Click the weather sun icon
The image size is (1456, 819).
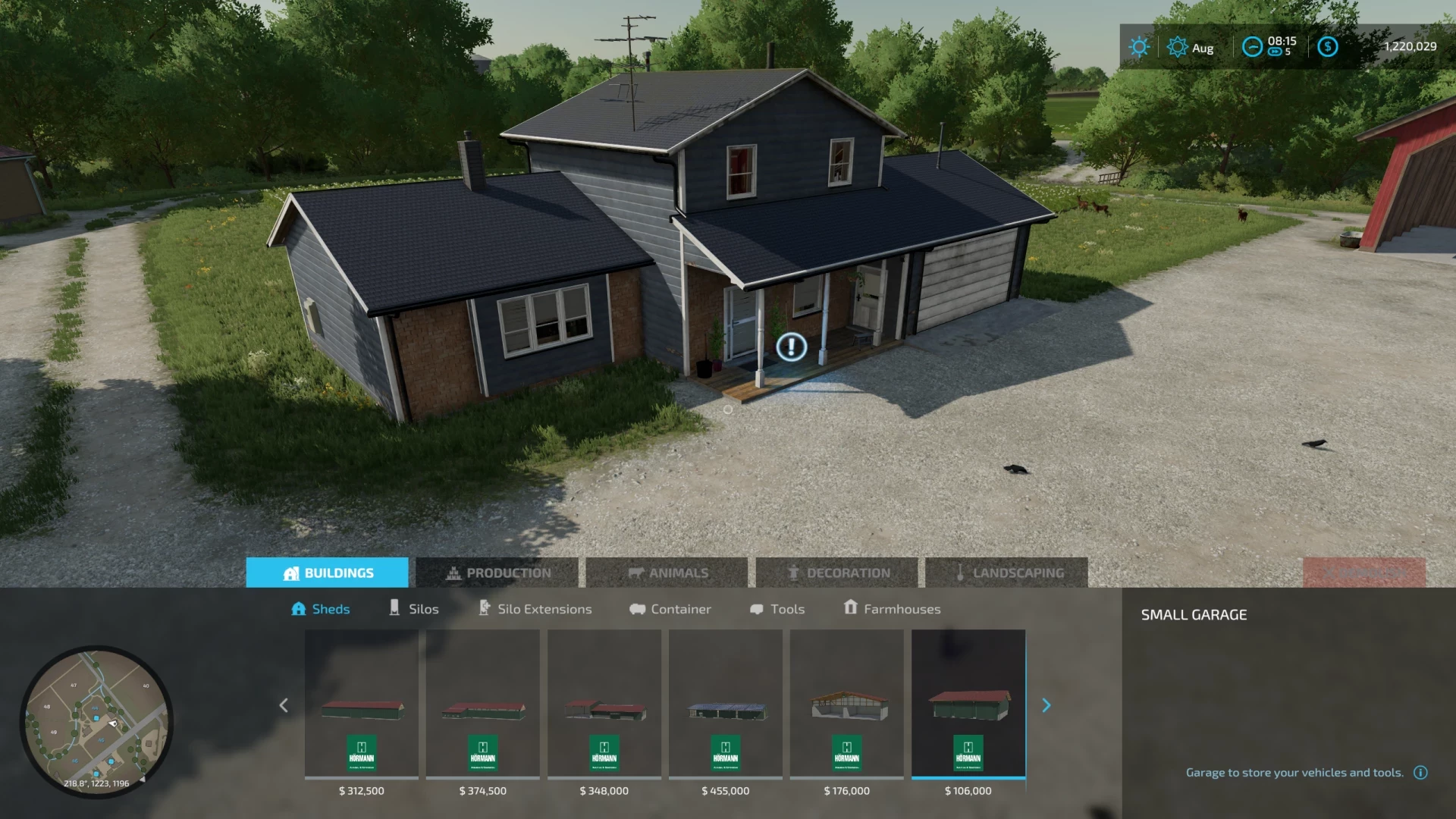(1137, 47)
